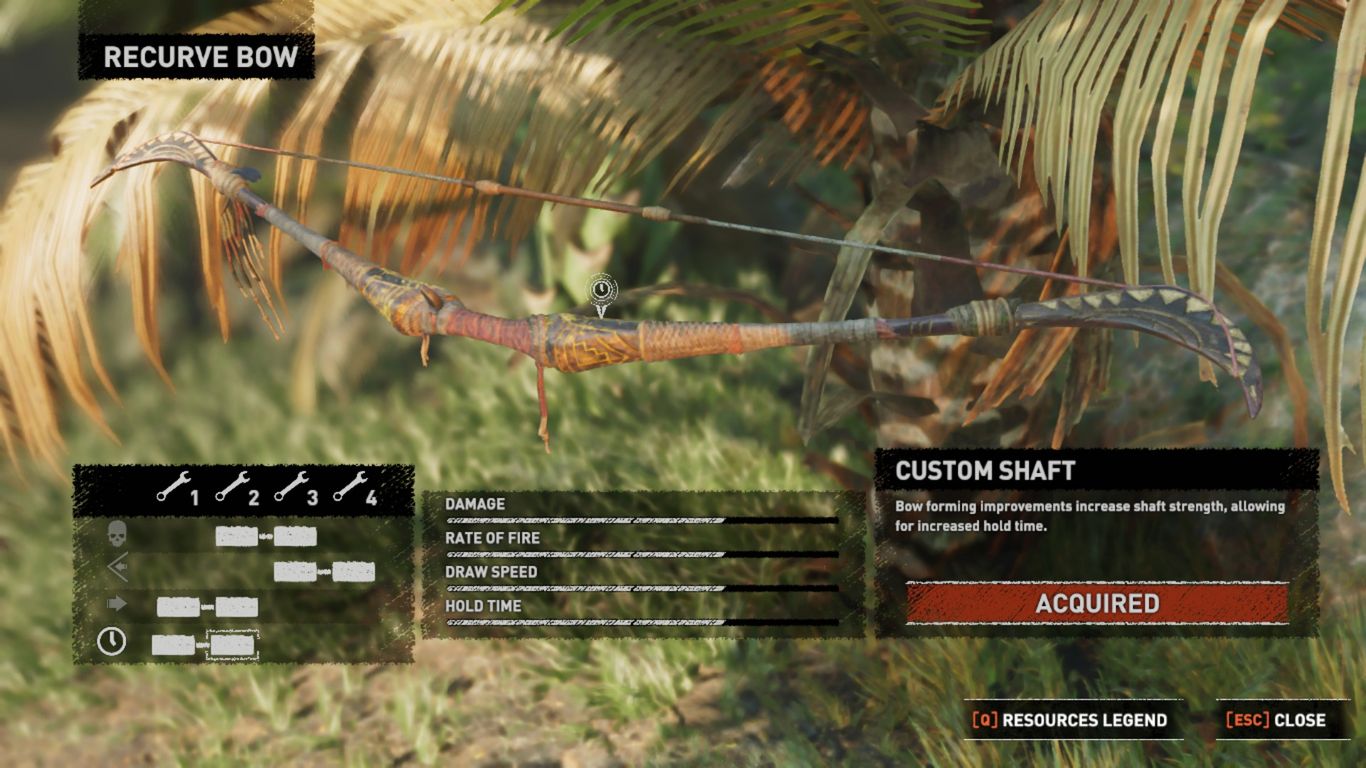1366x768 pixels.
Task: Click the red Acquired button
Action: coord(1097,604)
